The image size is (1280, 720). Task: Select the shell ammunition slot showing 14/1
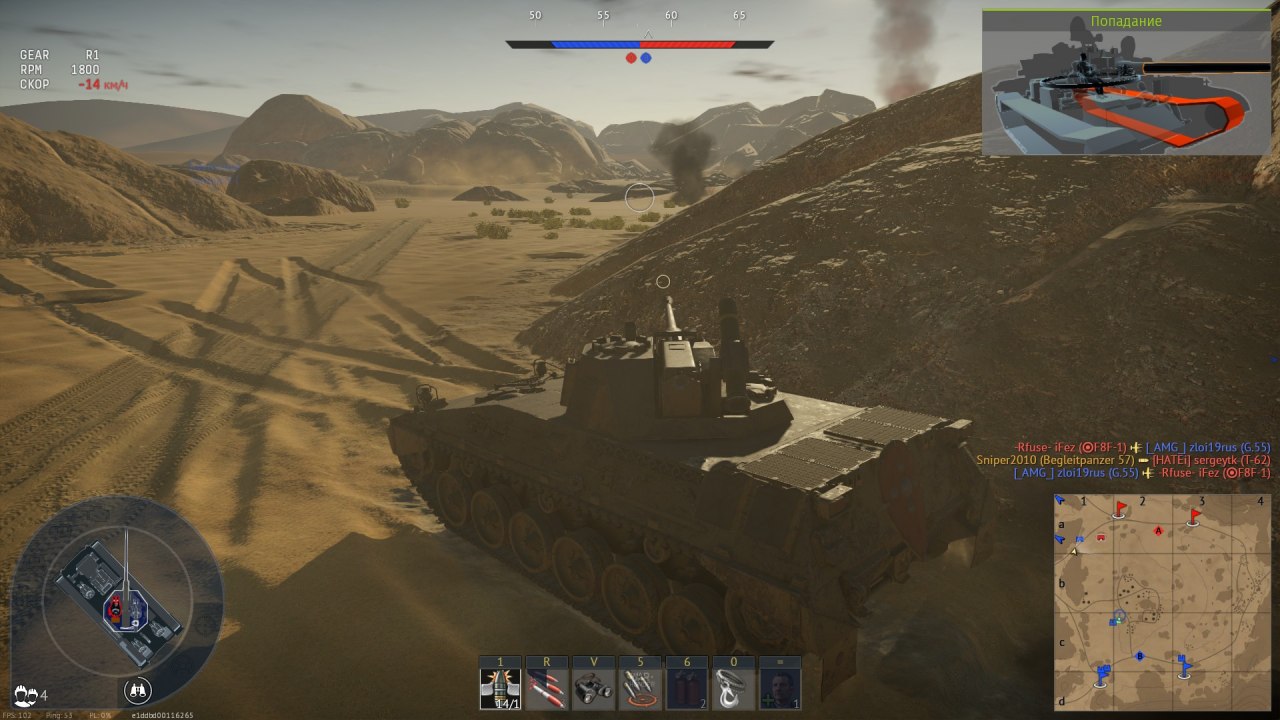point(499,689)
